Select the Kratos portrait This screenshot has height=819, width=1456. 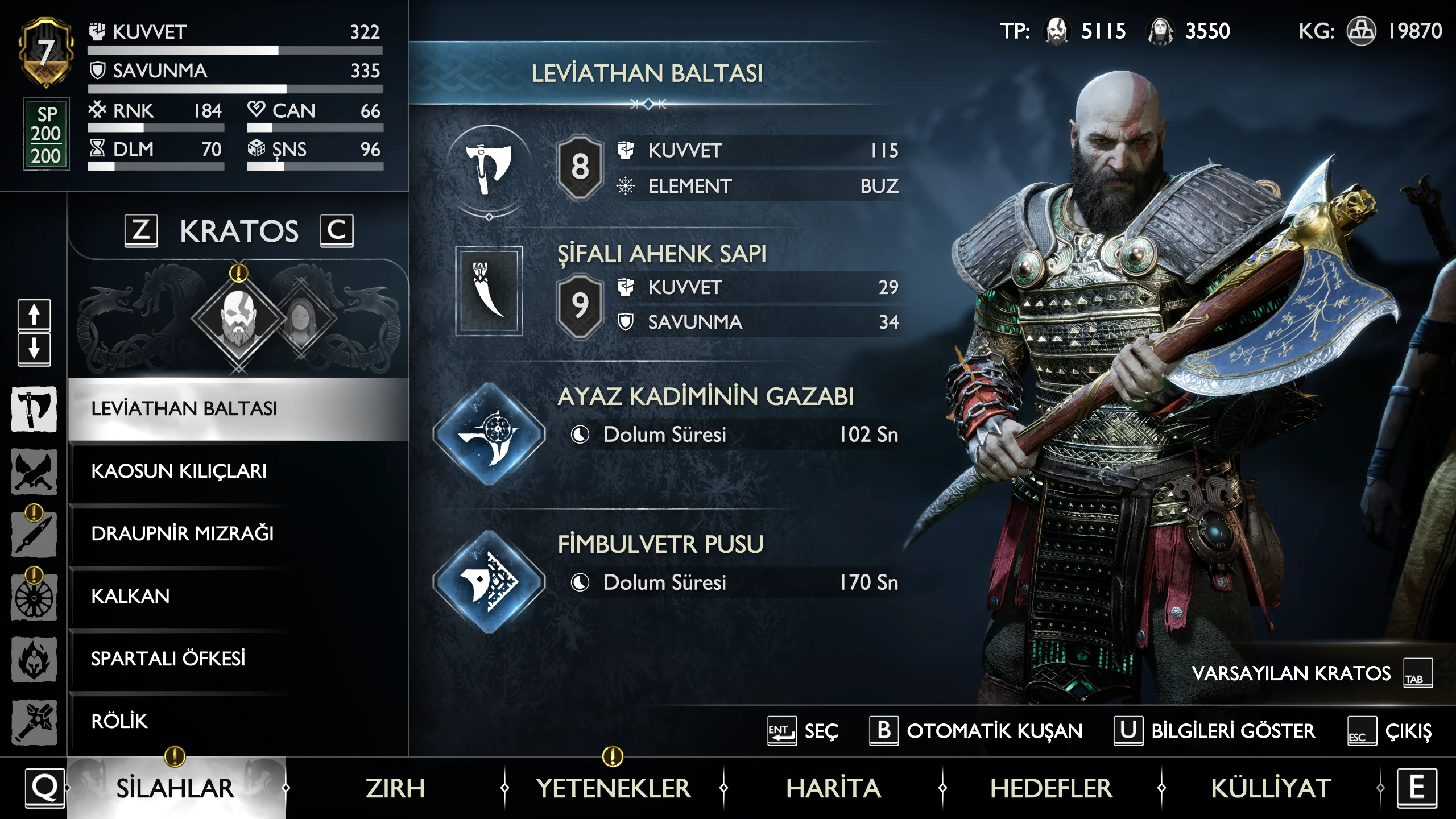point(238,318)
